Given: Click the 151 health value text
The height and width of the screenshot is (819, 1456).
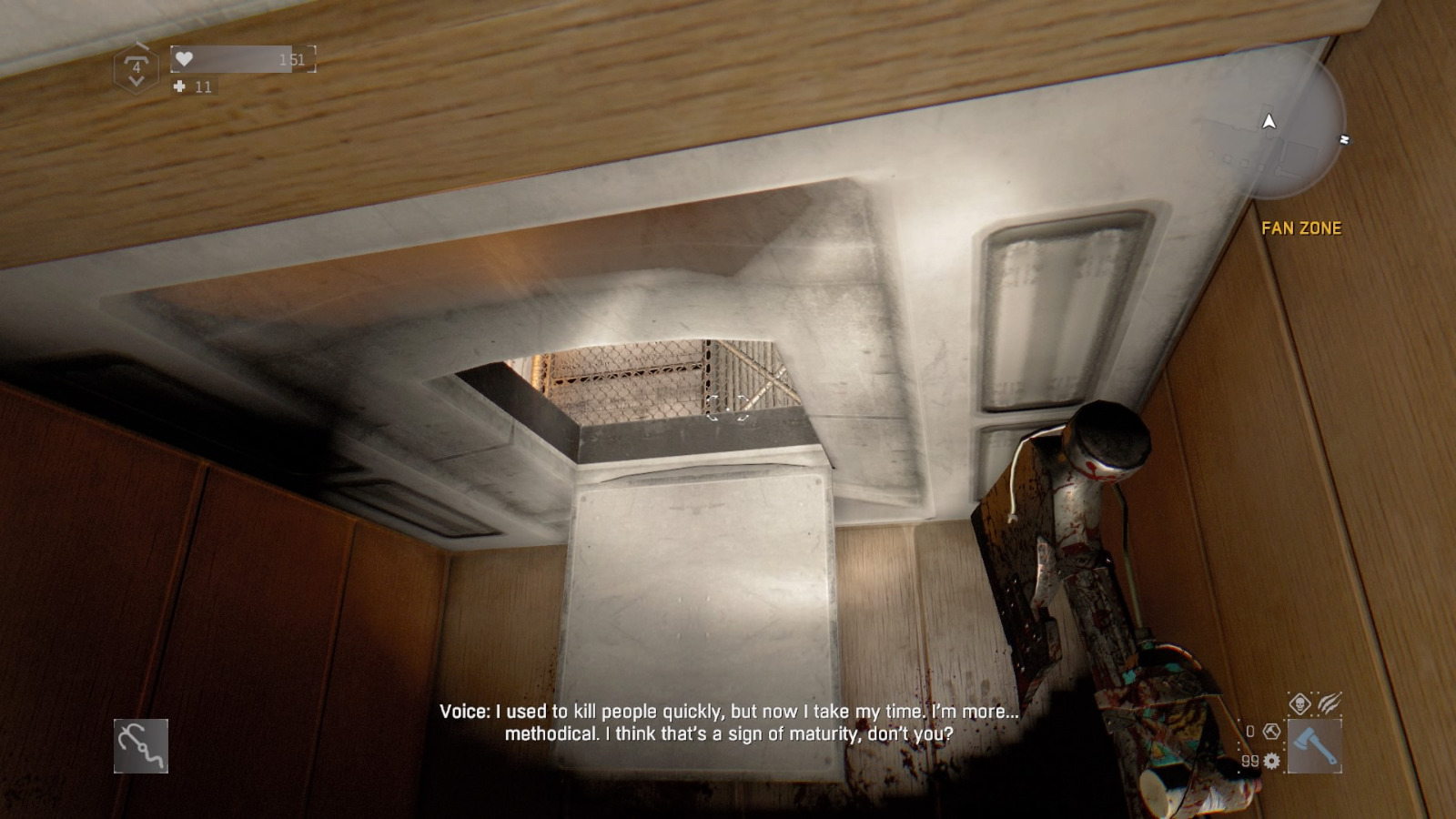Looking at the screenshot, I should click(x=292, y=60).
